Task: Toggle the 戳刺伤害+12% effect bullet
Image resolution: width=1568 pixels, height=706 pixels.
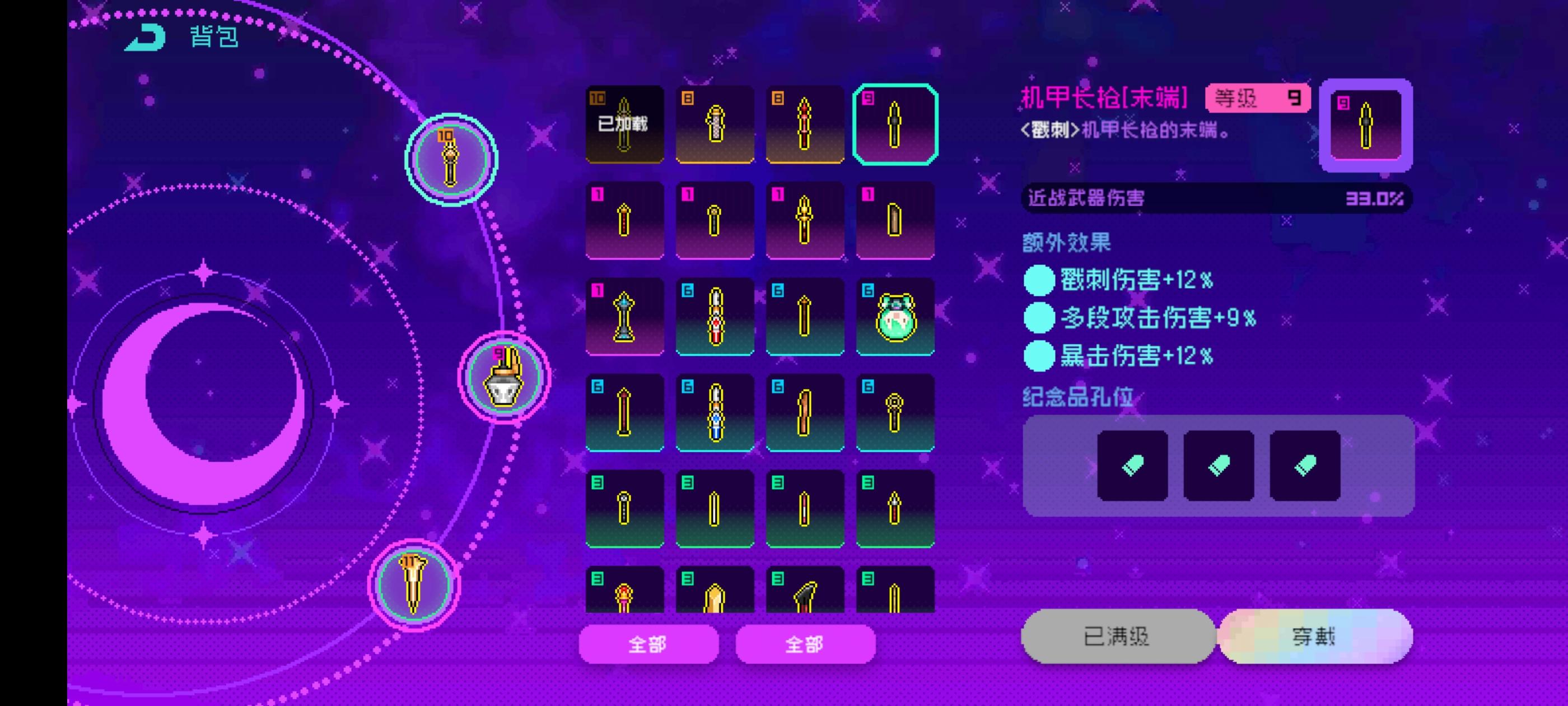Action: pyautogui.click(x=1039, y=280)
